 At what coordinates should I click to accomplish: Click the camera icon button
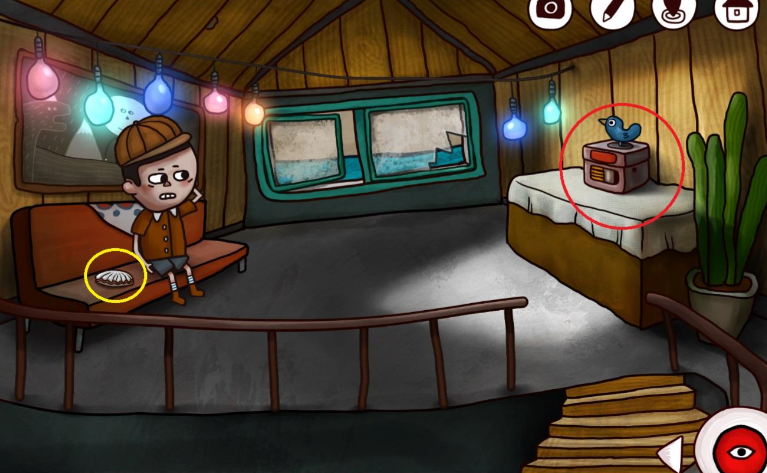click(x=549, y=10)
